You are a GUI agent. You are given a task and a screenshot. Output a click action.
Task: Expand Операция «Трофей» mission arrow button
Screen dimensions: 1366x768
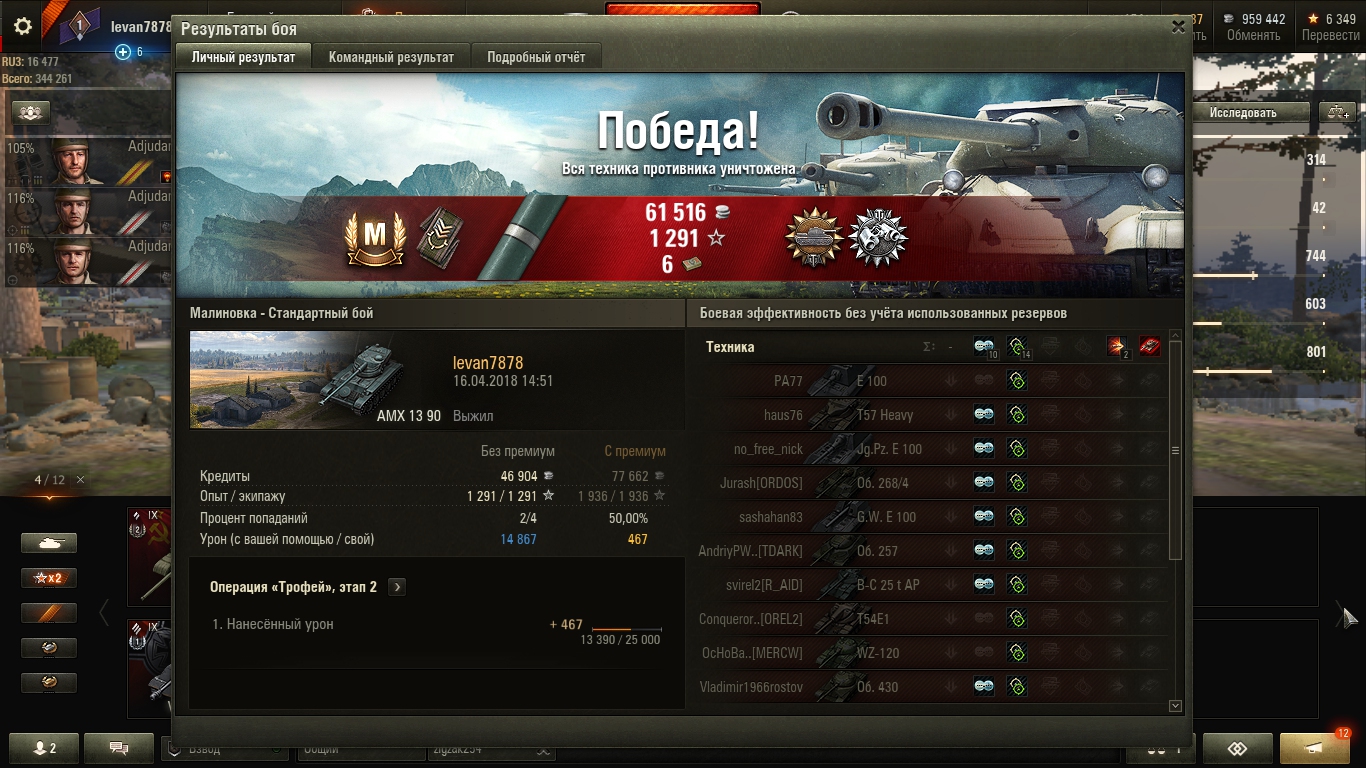397,587
